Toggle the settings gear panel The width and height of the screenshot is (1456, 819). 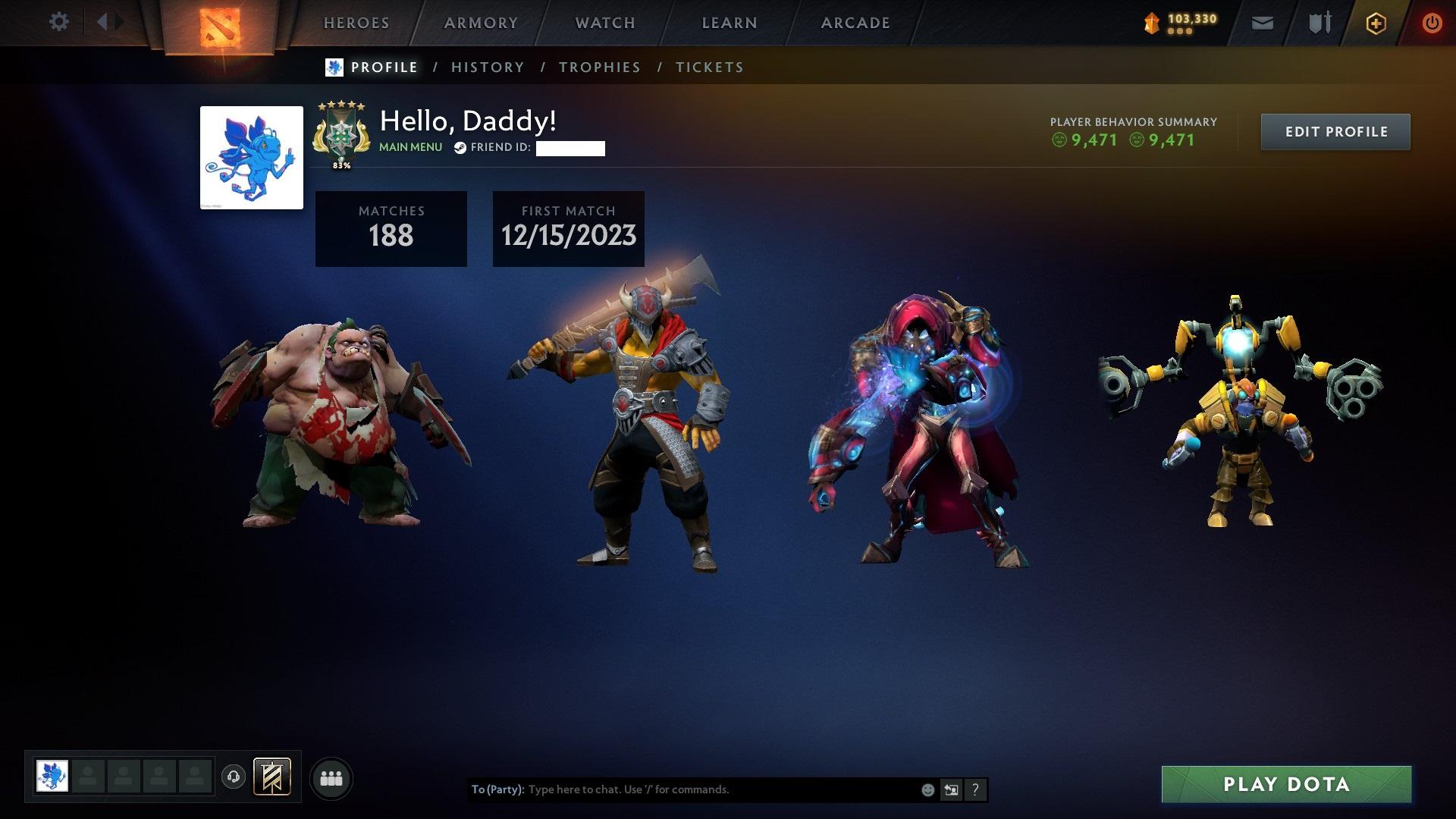pyautogui.click(x=58, y=22)
